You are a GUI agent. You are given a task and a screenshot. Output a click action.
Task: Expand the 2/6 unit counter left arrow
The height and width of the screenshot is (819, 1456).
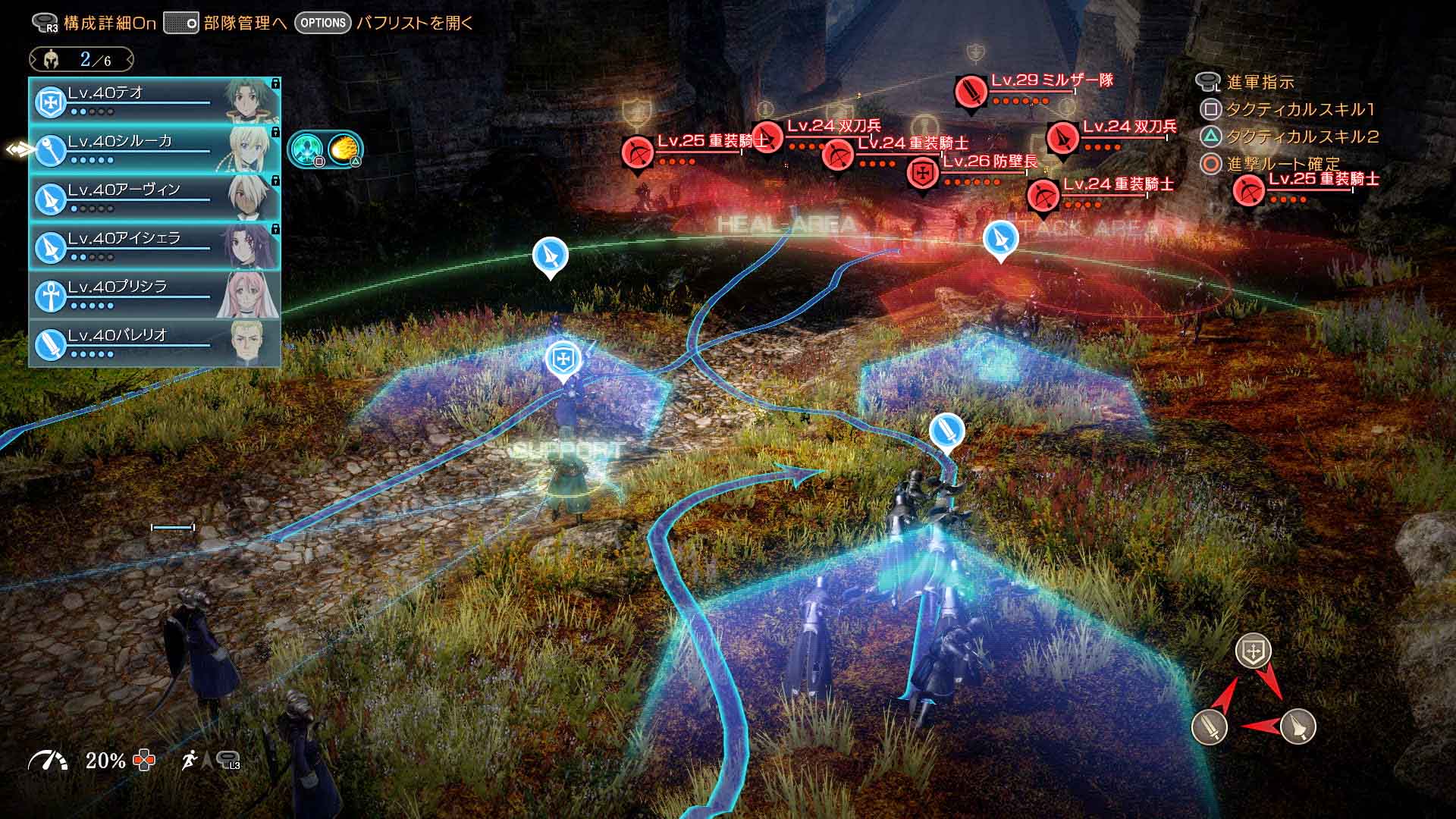coord(32,58)
